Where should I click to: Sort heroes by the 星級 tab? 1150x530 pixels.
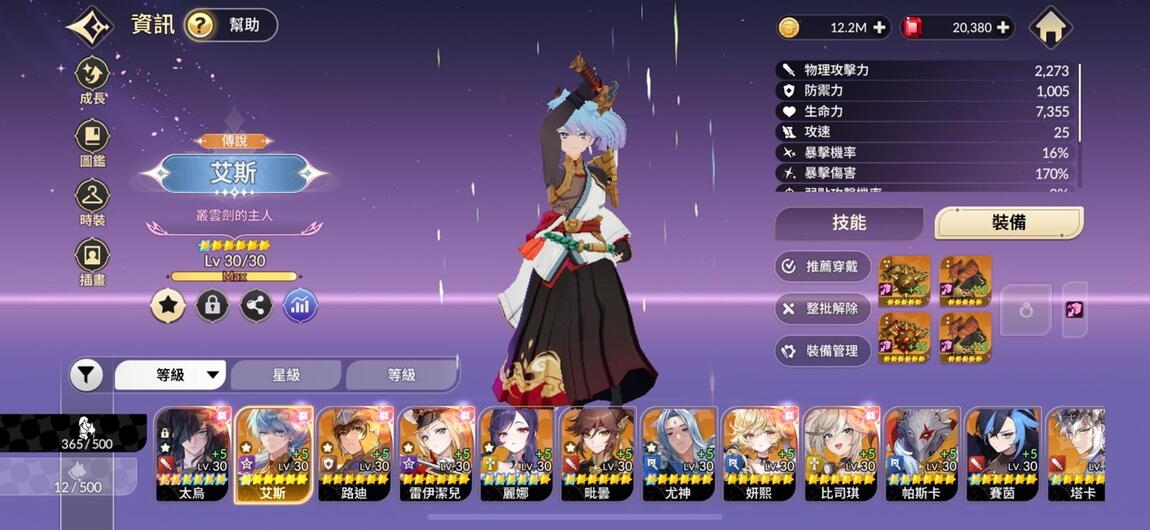point(287,375)
